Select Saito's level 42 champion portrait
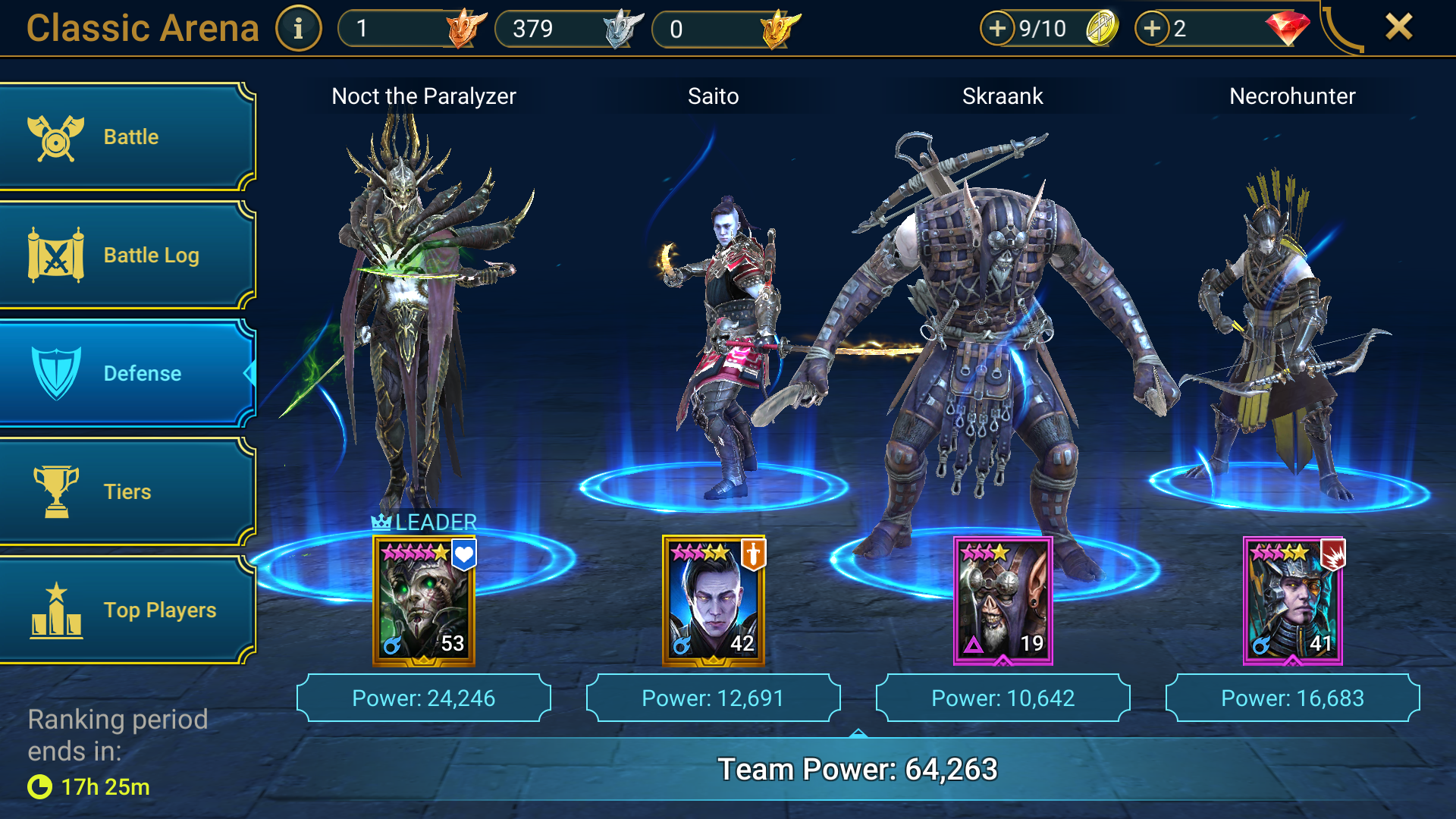This screenshot has height=819, width=1456. point(714,601)
